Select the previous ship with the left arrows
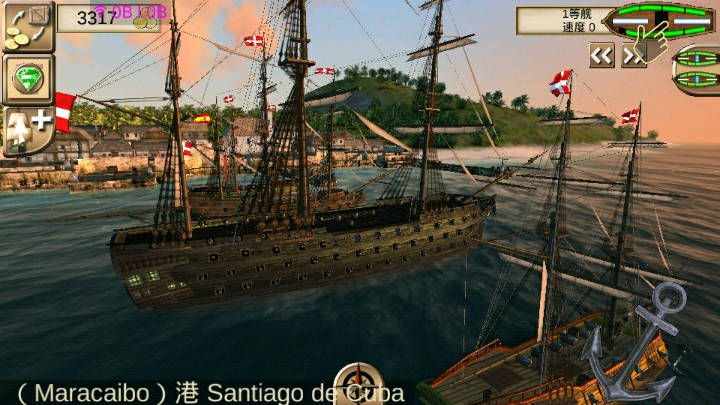 click(601, 56)
